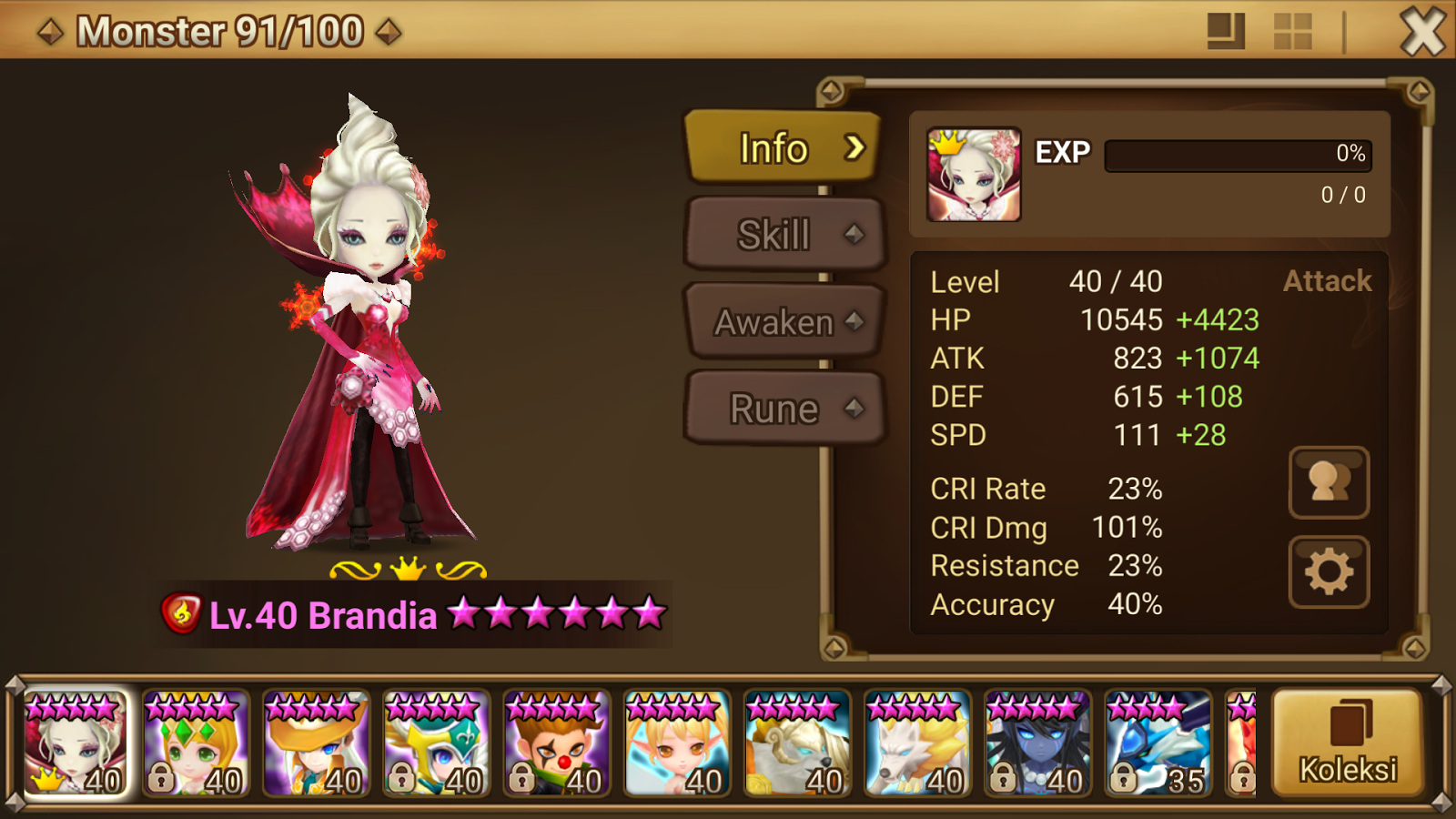Click the crown marker below Brandia's feet

[409, 569]
